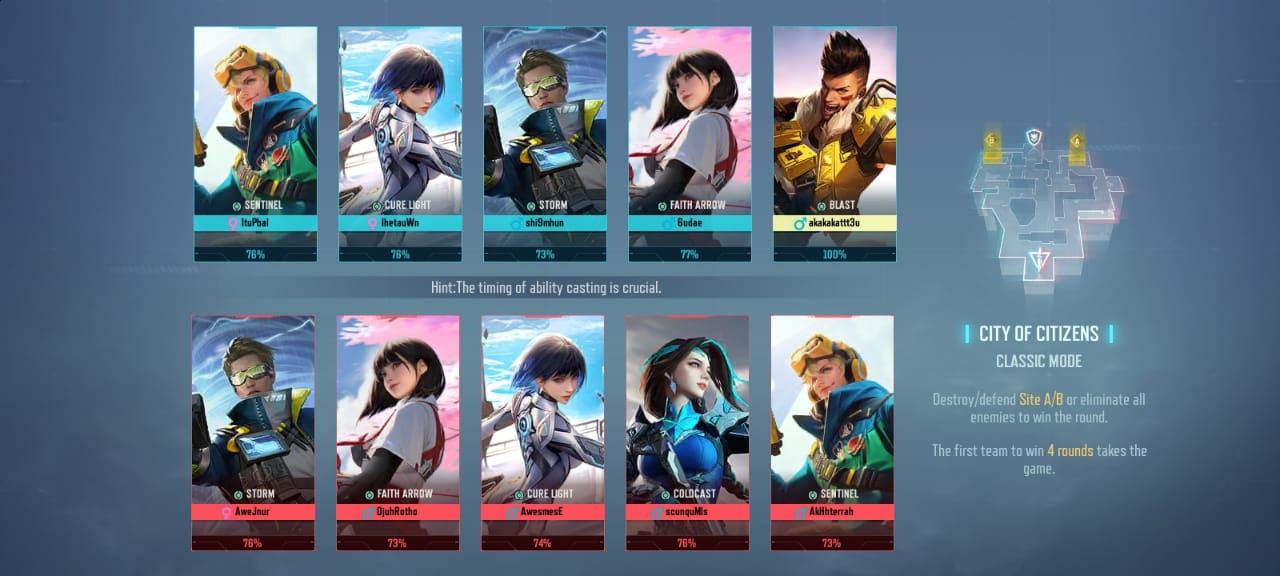1280x576 pixels.
Task: Open akakakattt3u's Blast hero card
Action: pyautogui.click(x=835, y=144)
